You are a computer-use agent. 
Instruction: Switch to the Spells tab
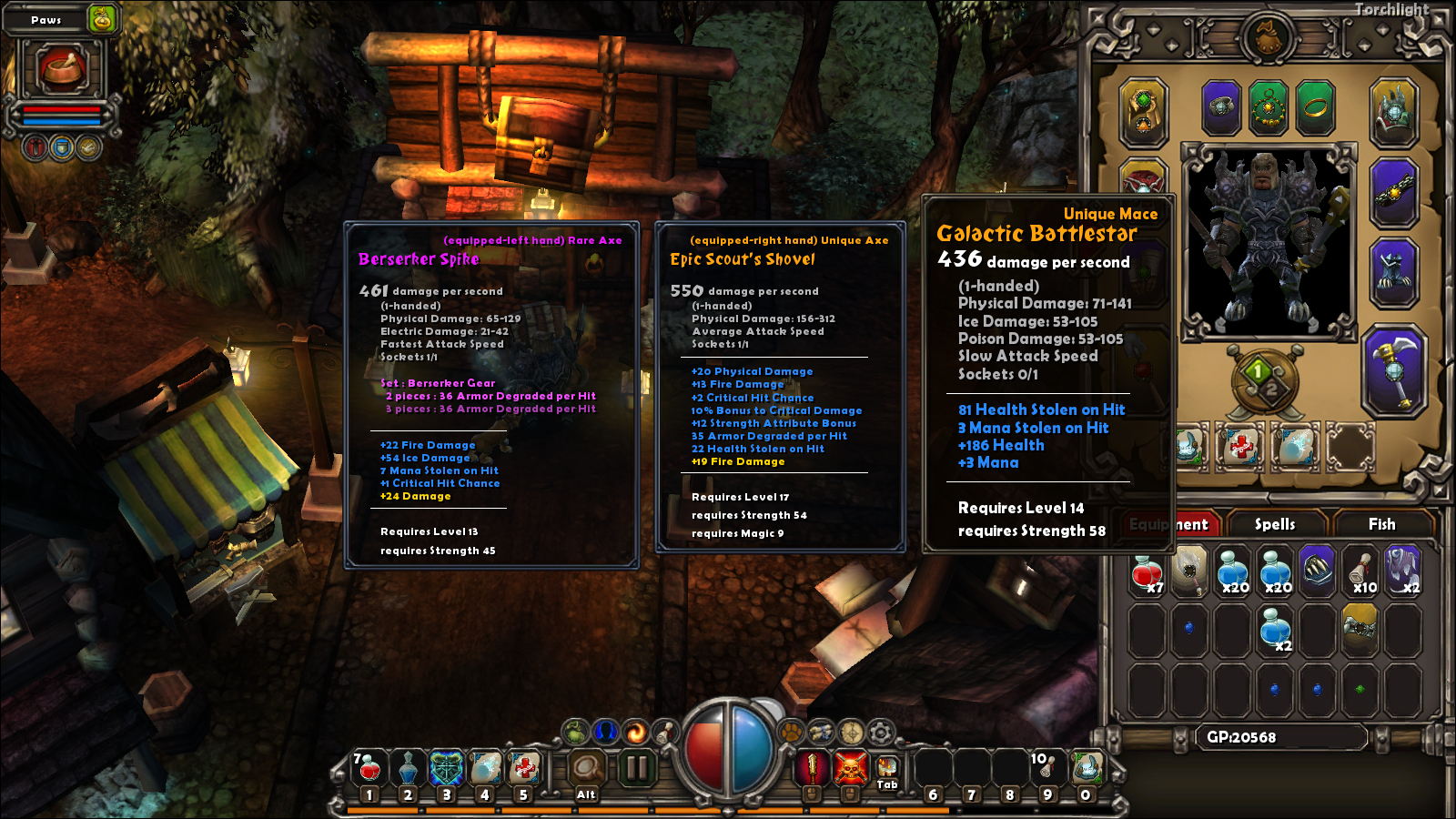tap(1276, 524)
